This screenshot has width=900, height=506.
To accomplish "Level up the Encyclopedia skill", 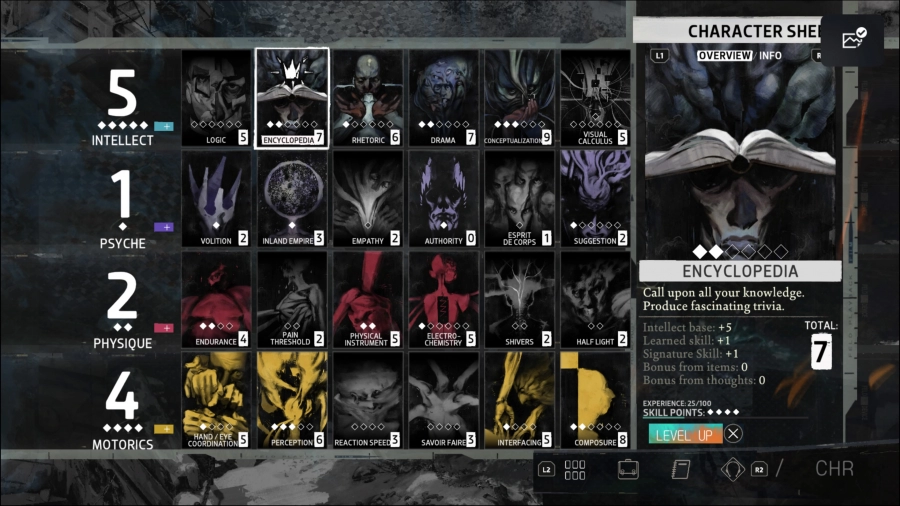I will pyautogui.click(x=683, y=434).
